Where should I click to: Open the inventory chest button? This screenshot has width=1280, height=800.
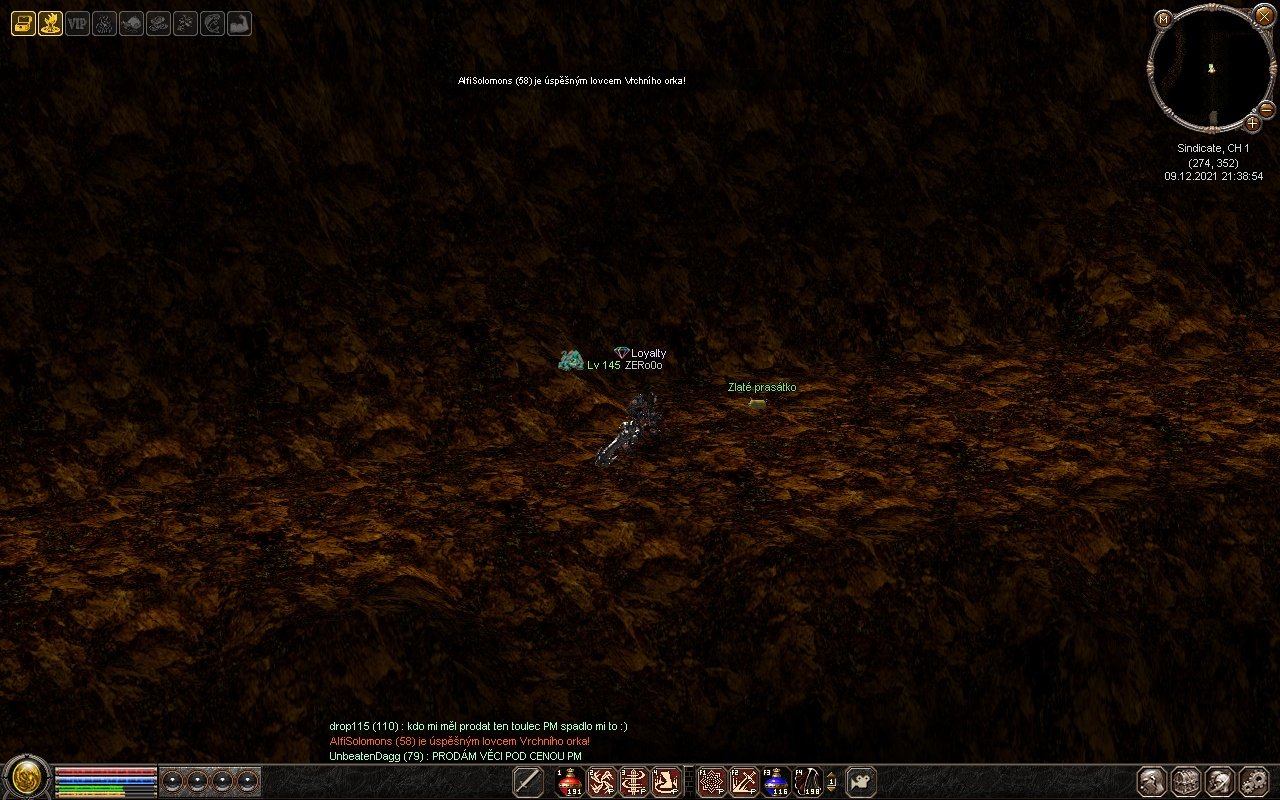[1186, 781]
